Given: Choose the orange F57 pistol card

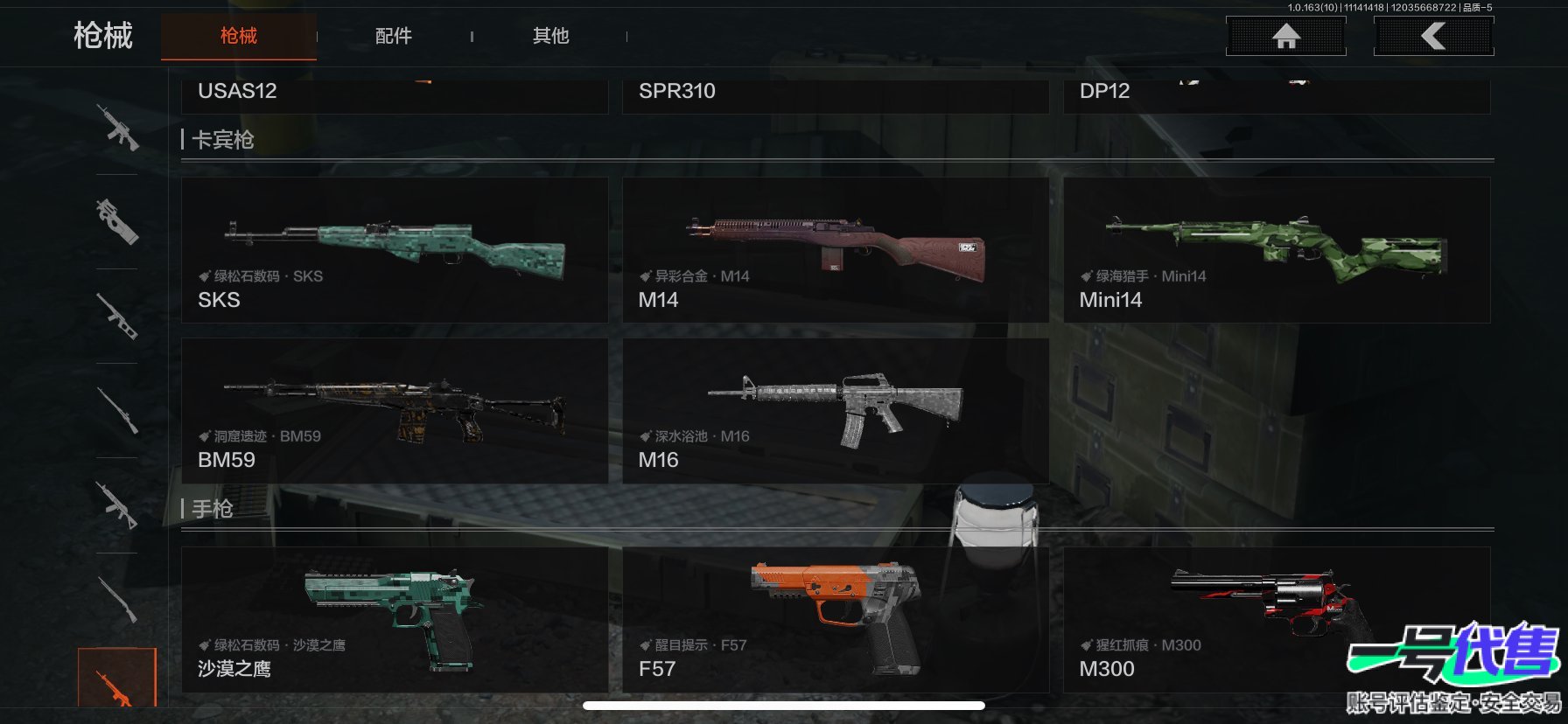Looking at the screenshot, I should [835, 620].
